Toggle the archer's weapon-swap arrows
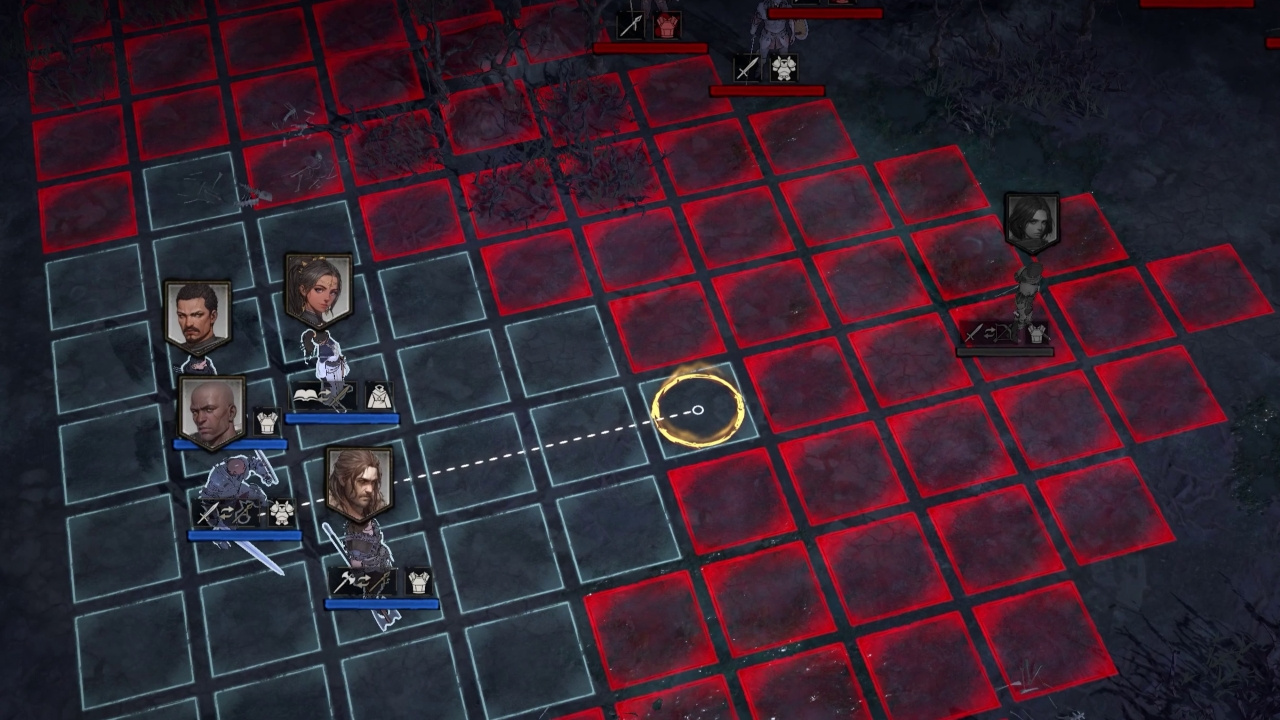This screenshot has width=1280, height=720. (x=990, y=332)
